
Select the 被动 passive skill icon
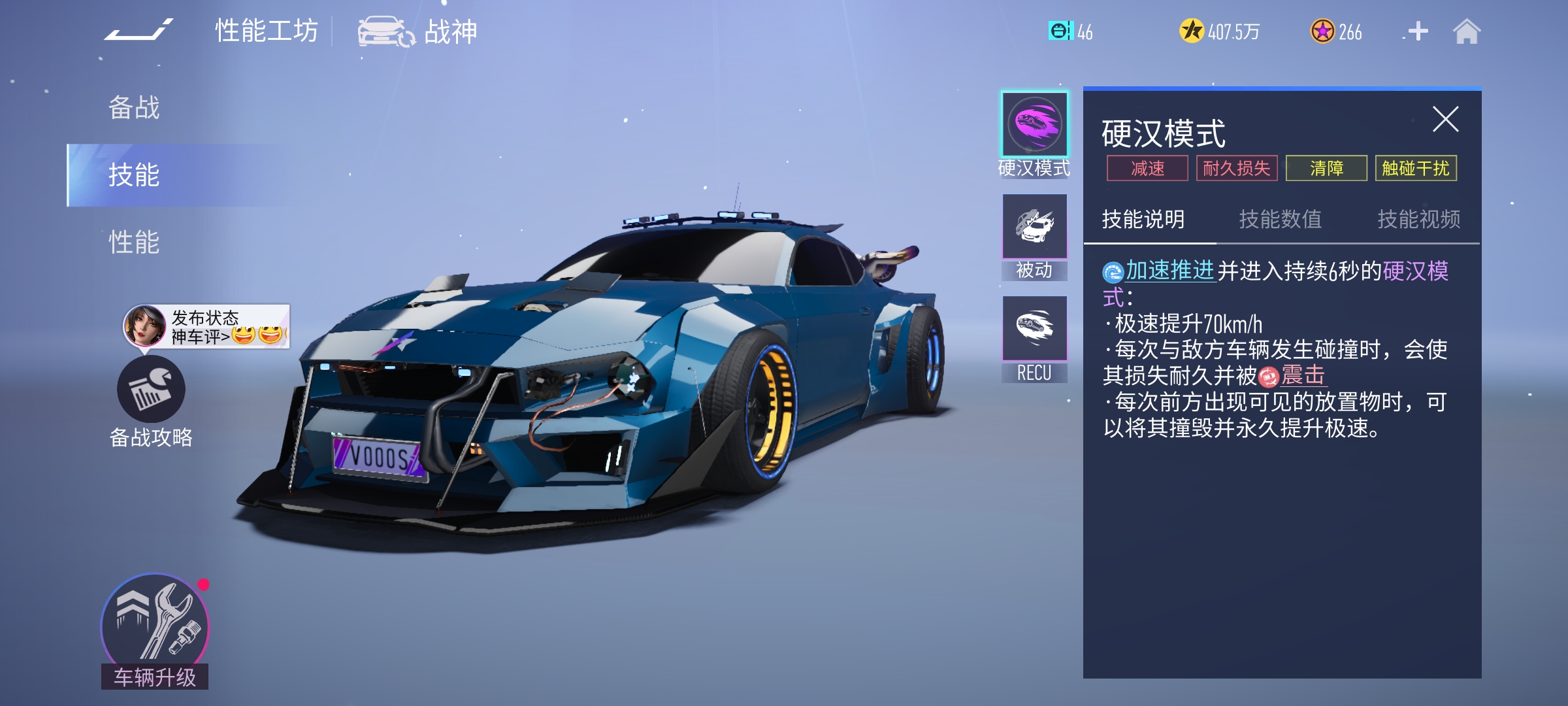pos(1035,227)
